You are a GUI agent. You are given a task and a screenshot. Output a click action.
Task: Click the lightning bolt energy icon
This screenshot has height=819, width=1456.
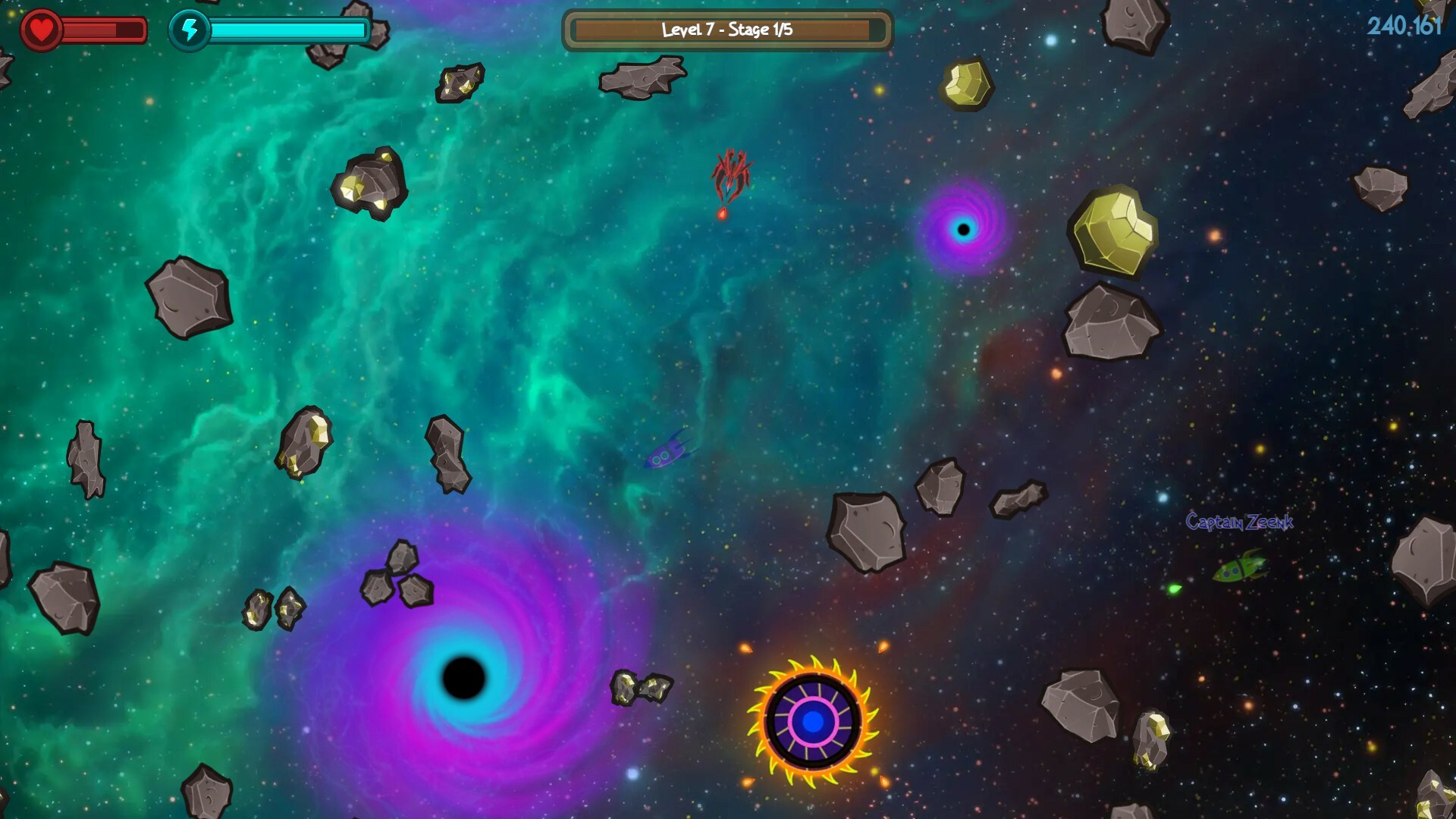pos(191,30)
